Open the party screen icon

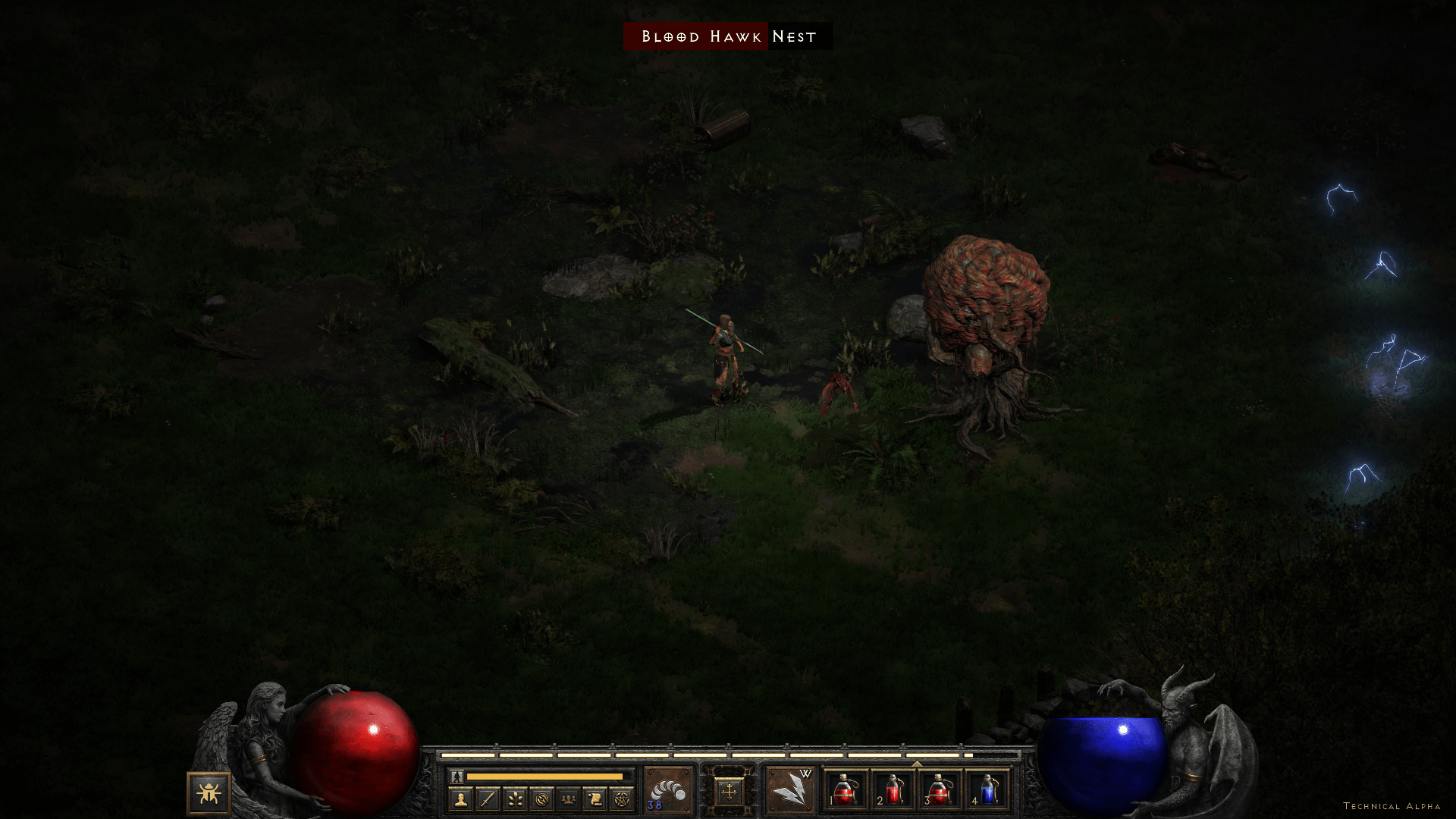point(569,799)
